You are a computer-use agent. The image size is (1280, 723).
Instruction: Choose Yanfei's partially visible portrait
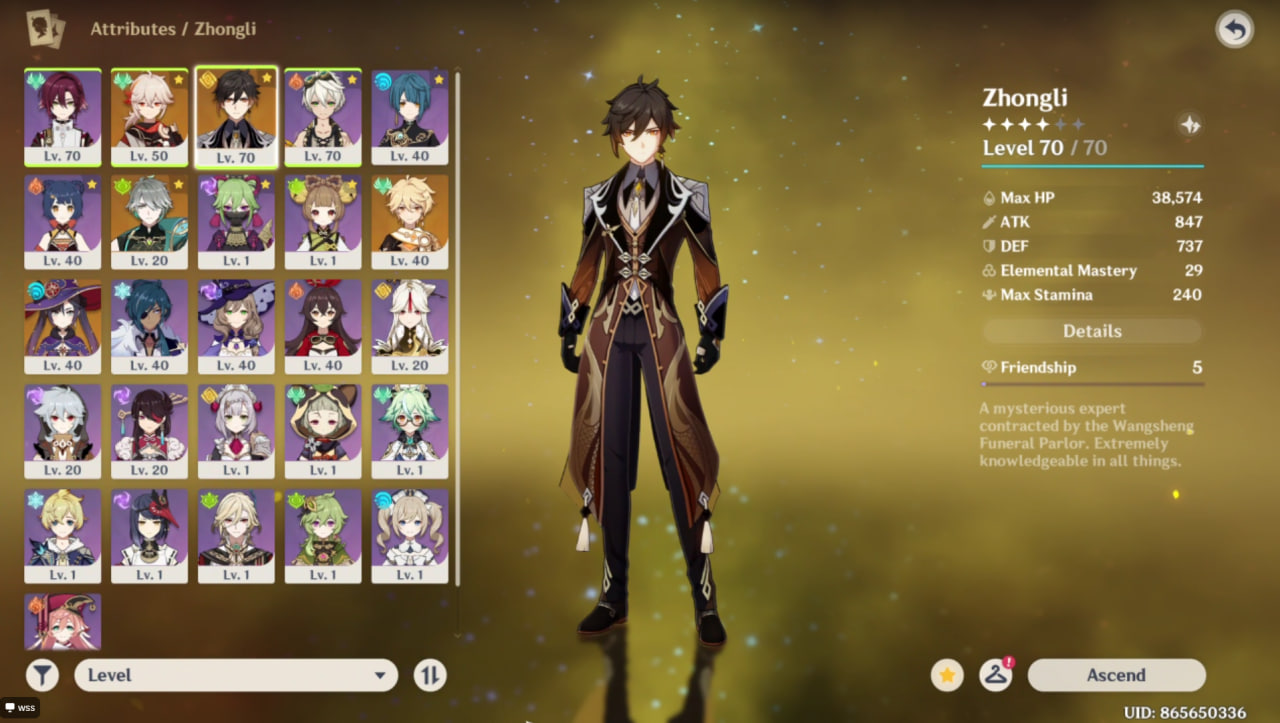pos(62,620)
